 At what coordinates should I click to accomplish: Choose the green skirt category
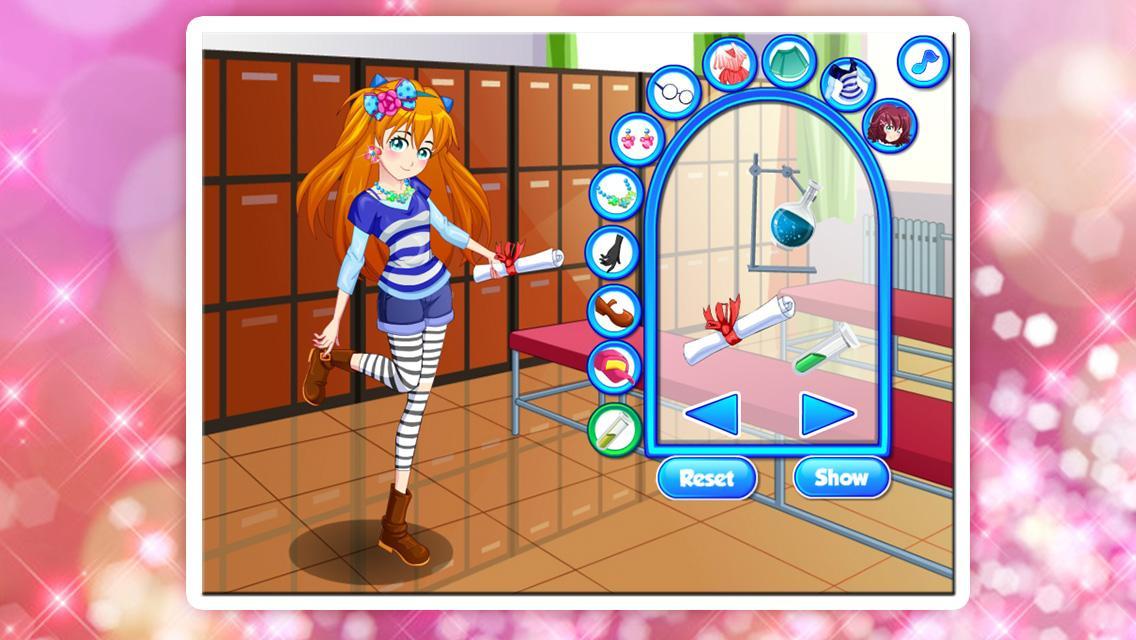point(790,60)
